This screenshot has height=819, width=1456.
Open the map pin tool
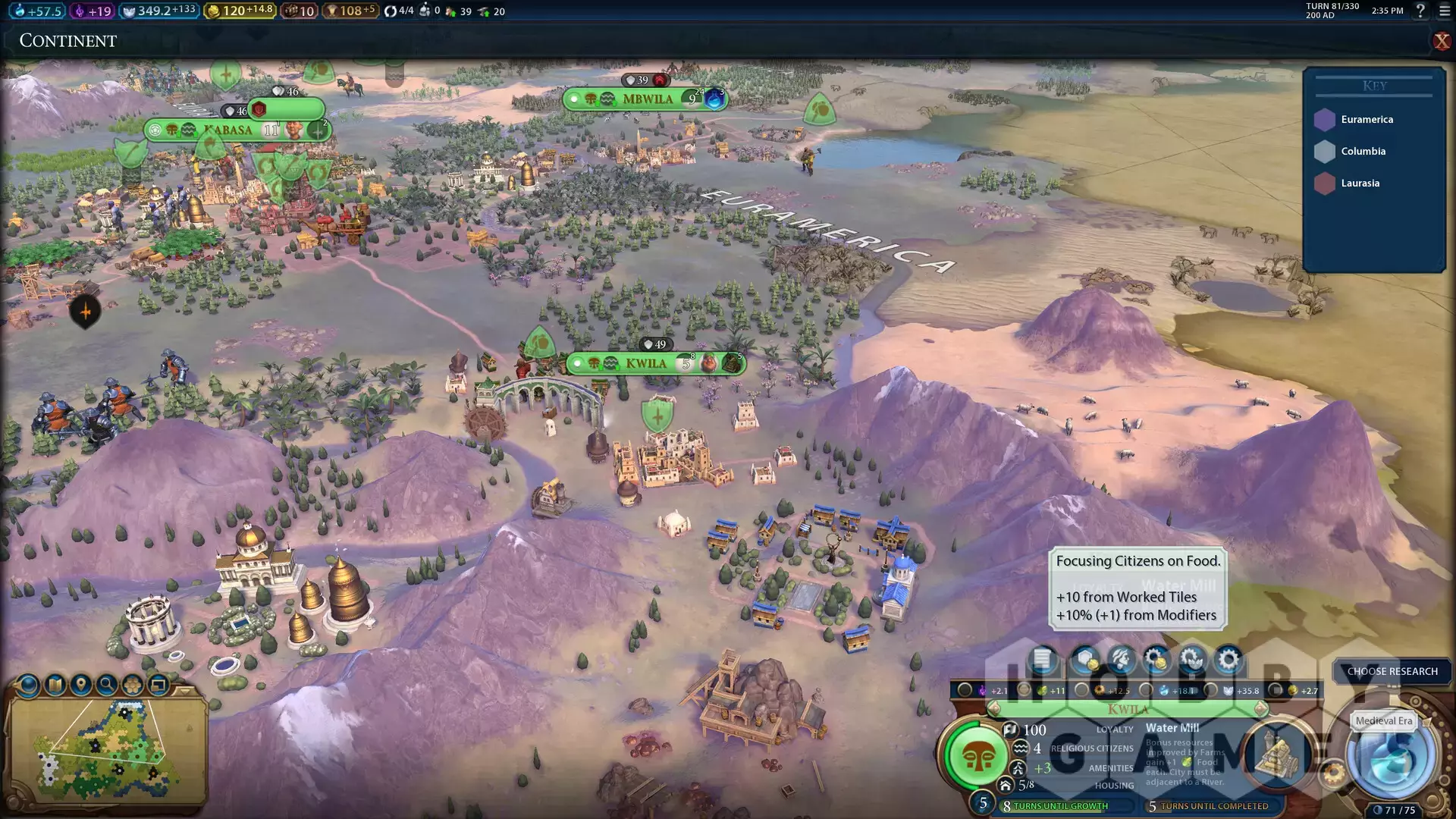81,686
